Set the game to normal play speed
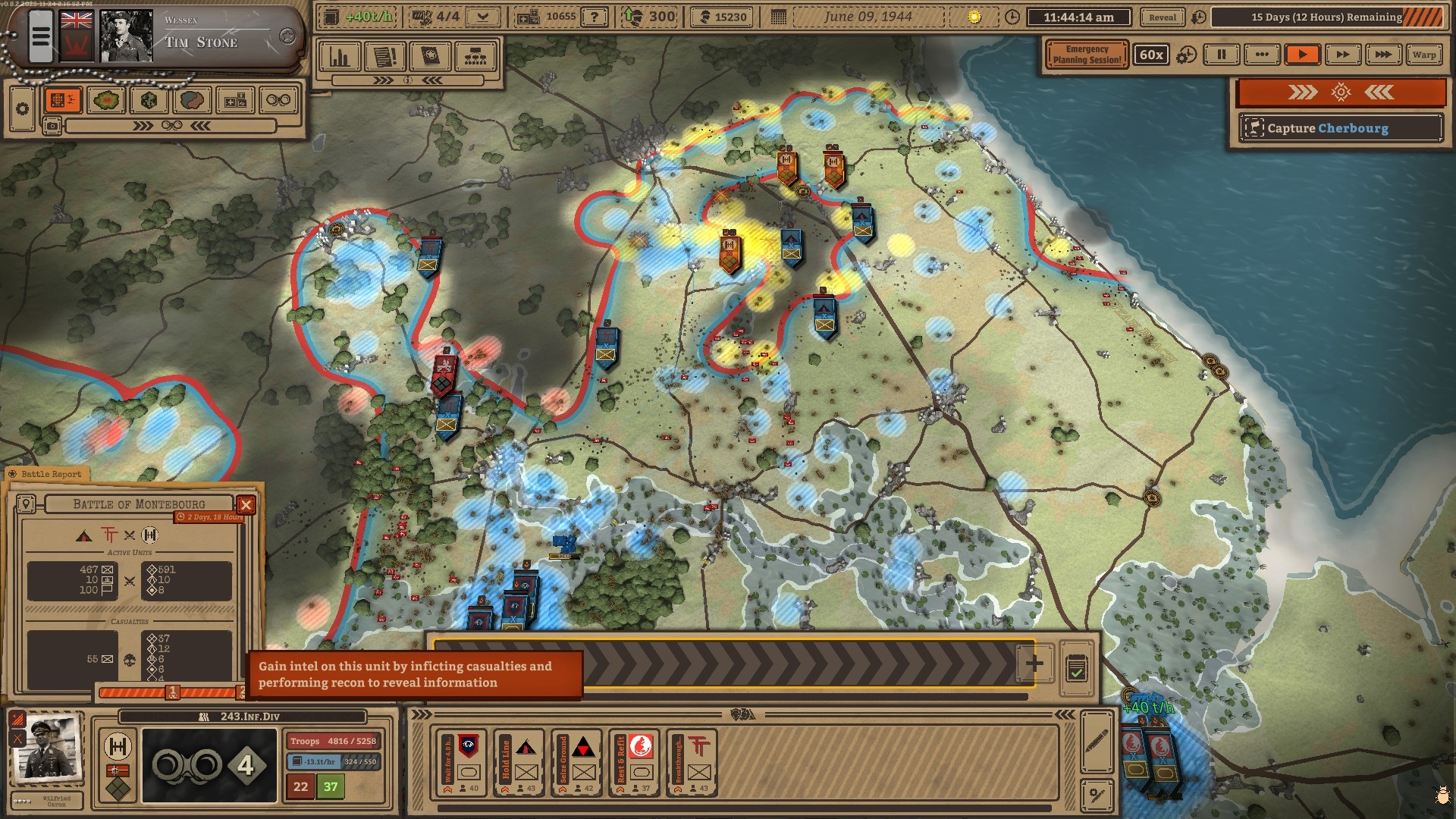Screen dimensions: 1456x819 click(x=1302, y=55)
